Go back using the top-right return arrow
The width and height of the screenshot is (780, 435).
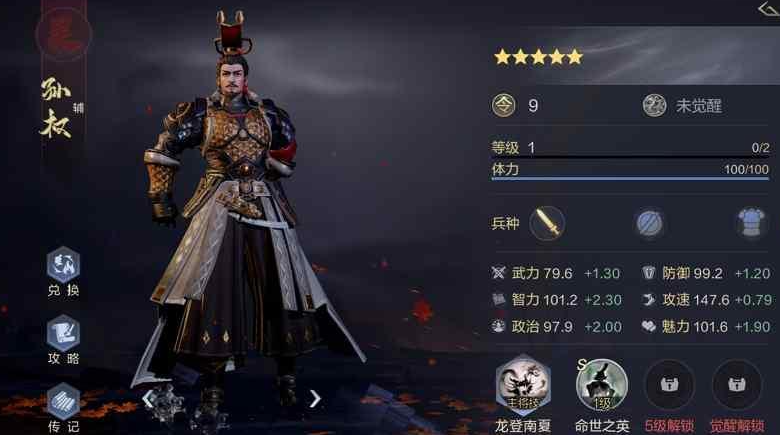click(x=768, y=8)
